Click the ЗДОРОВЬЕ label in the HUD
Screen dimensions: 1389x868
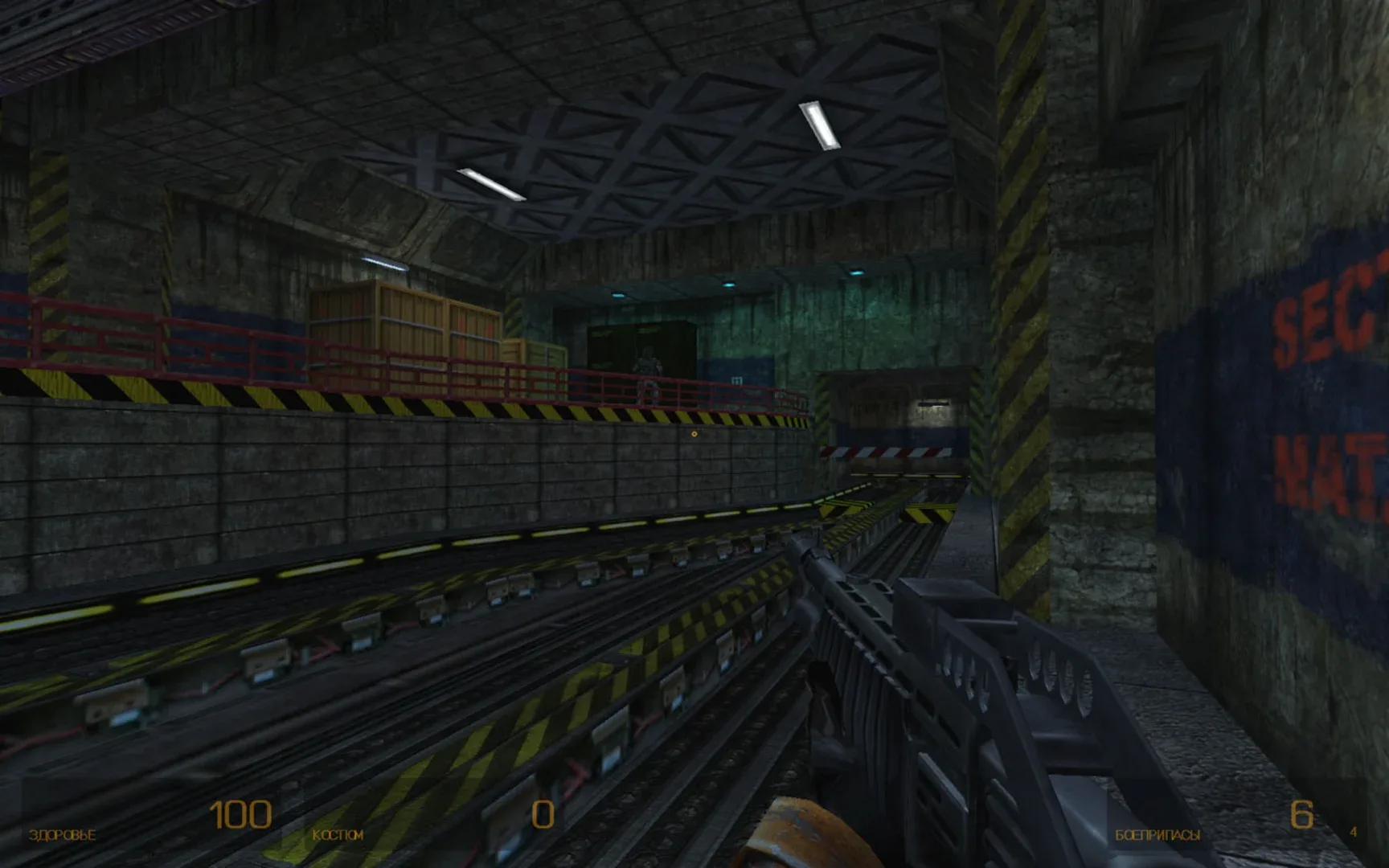tap(63, 836)
